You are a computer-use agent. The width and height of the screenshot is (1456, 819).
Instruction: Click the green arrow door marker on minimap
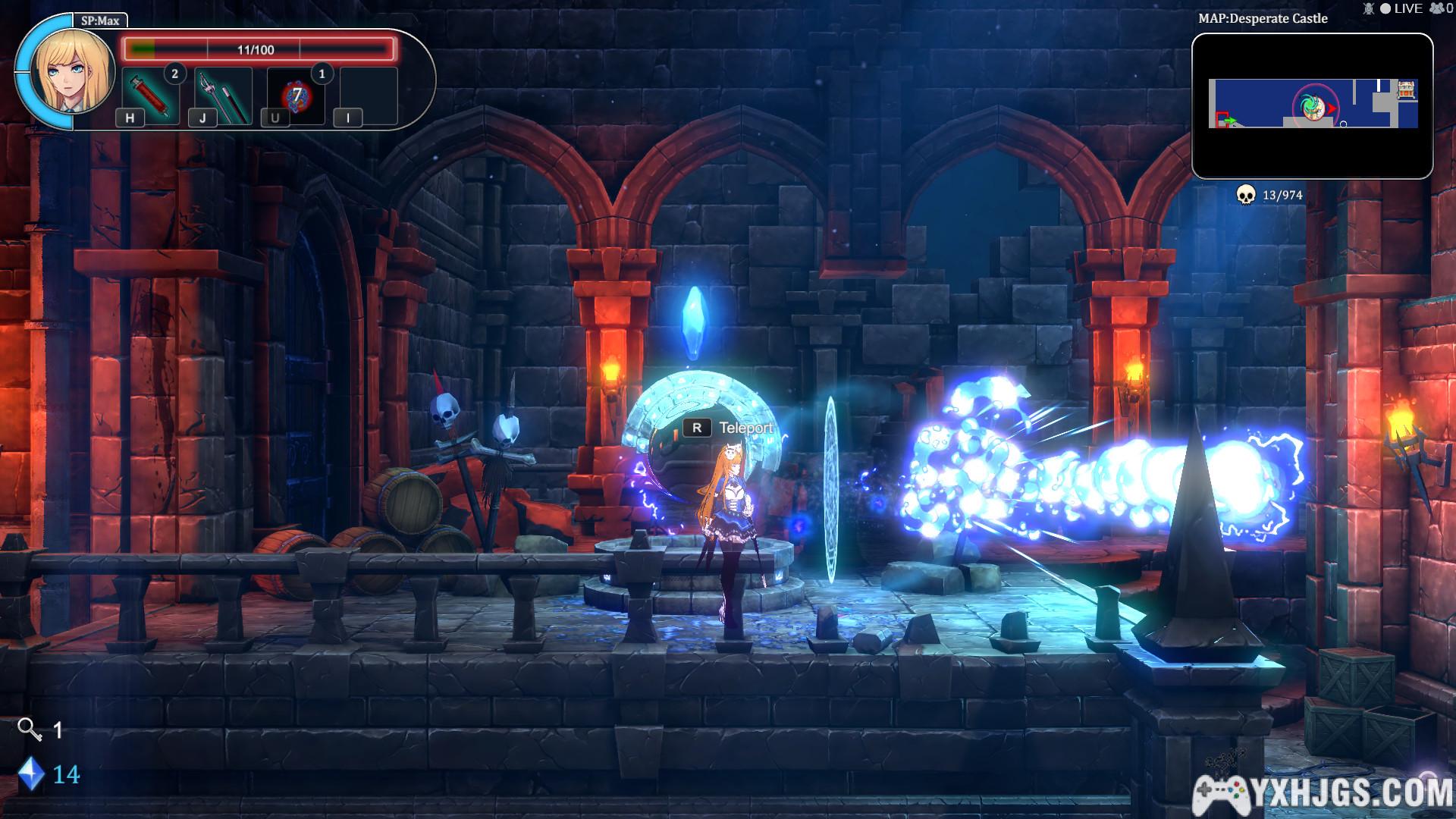tap(1228, 121)
